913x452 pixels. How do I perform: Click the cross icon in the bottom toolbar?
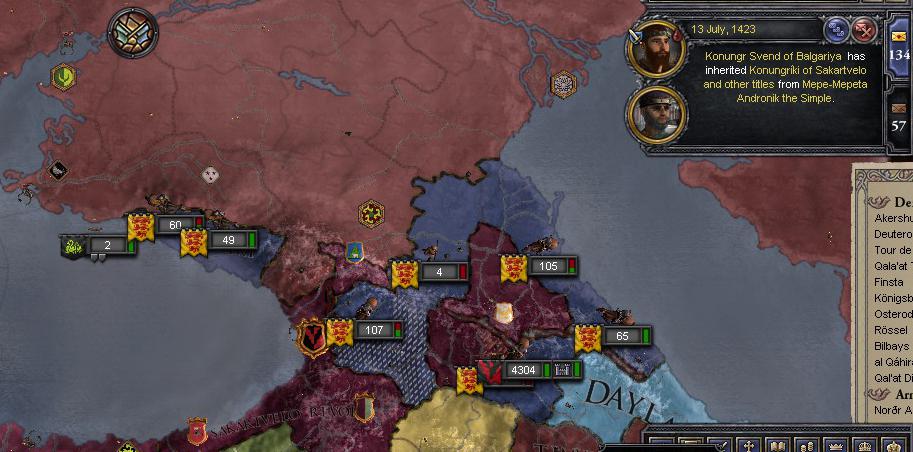(x=748, y=445)
